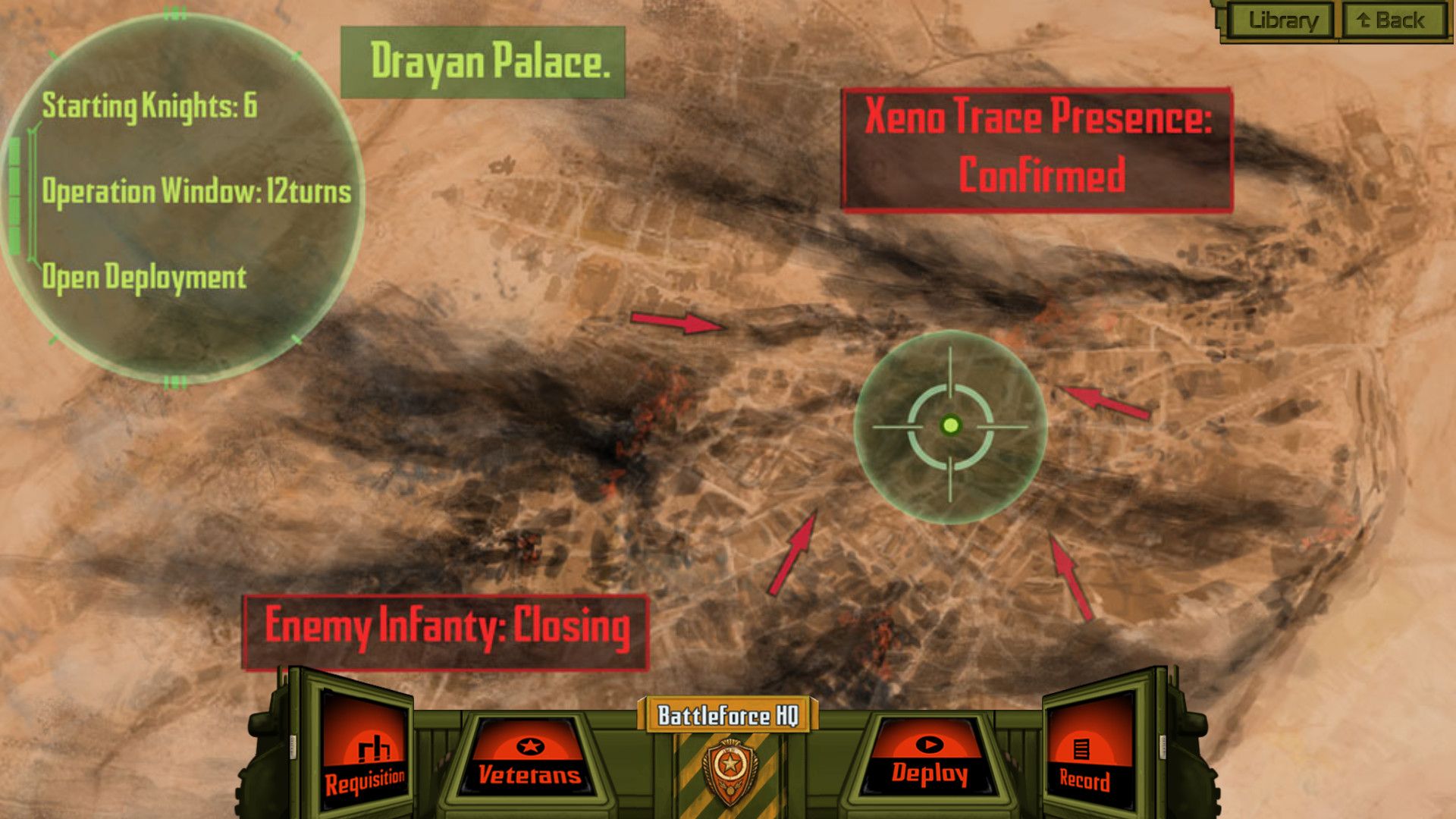This screenshot has width=1456, height=819.
Task: Click the Enemy Infanty: Closing warning banner
Action: pyautogui.click(x=447, y=626)
